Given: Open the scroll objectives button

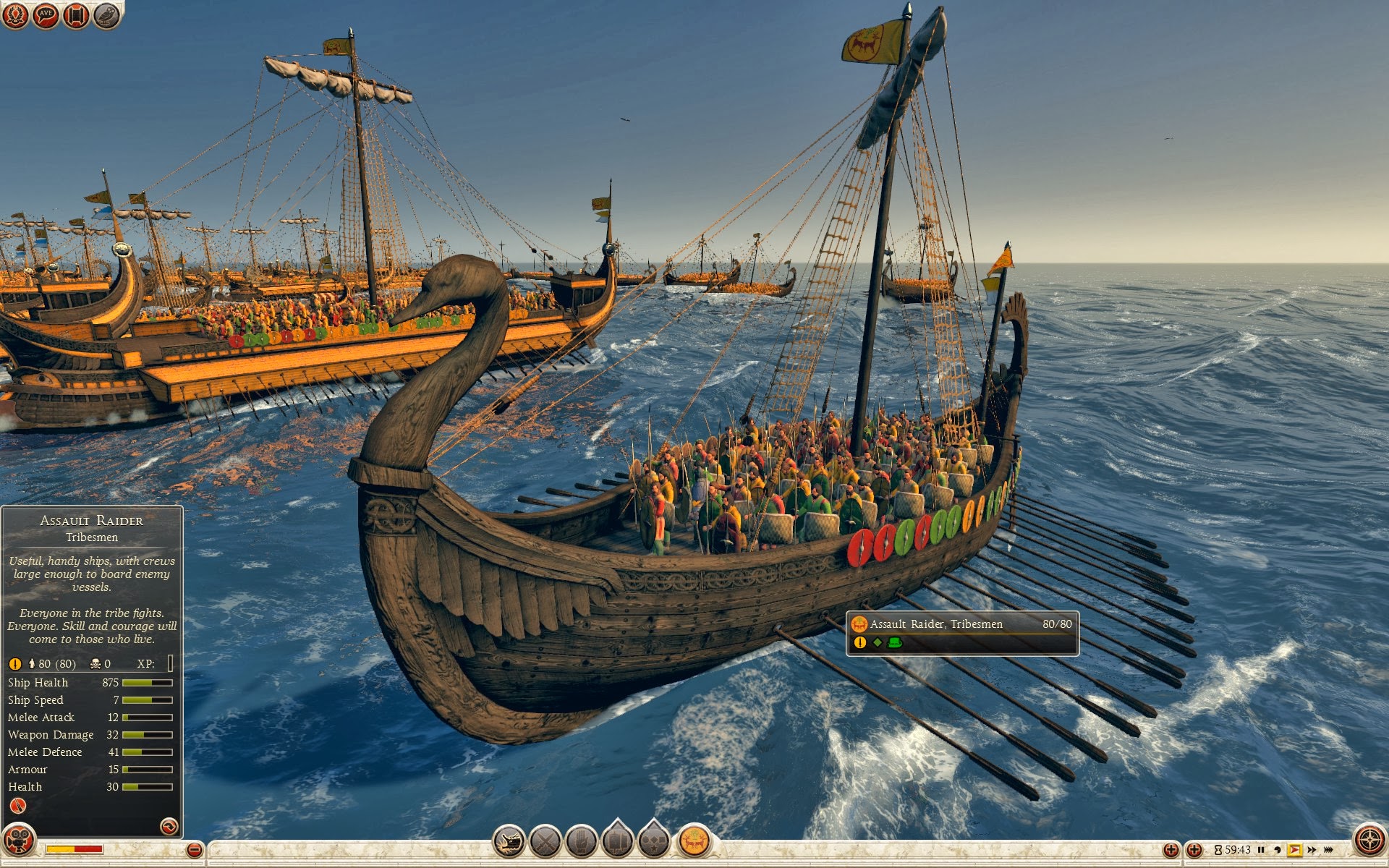Looking at the screenshot, I should [x=76, y=14].
